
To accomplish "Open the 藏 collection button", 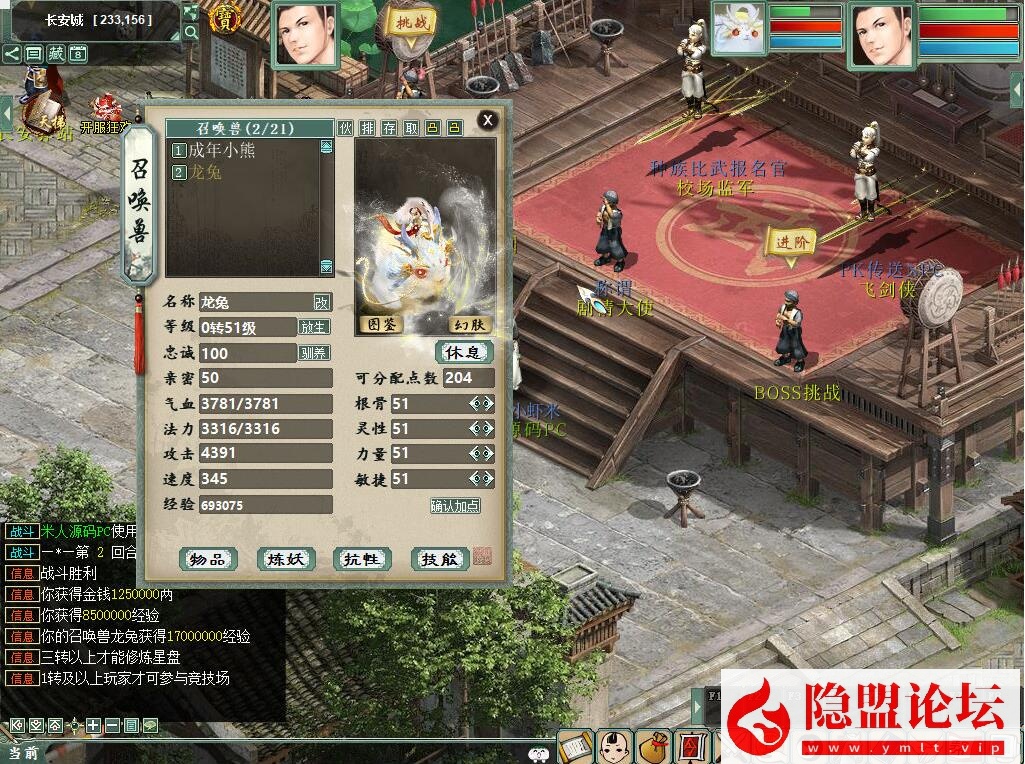I will pyautogui.click(x=56, y=54).
